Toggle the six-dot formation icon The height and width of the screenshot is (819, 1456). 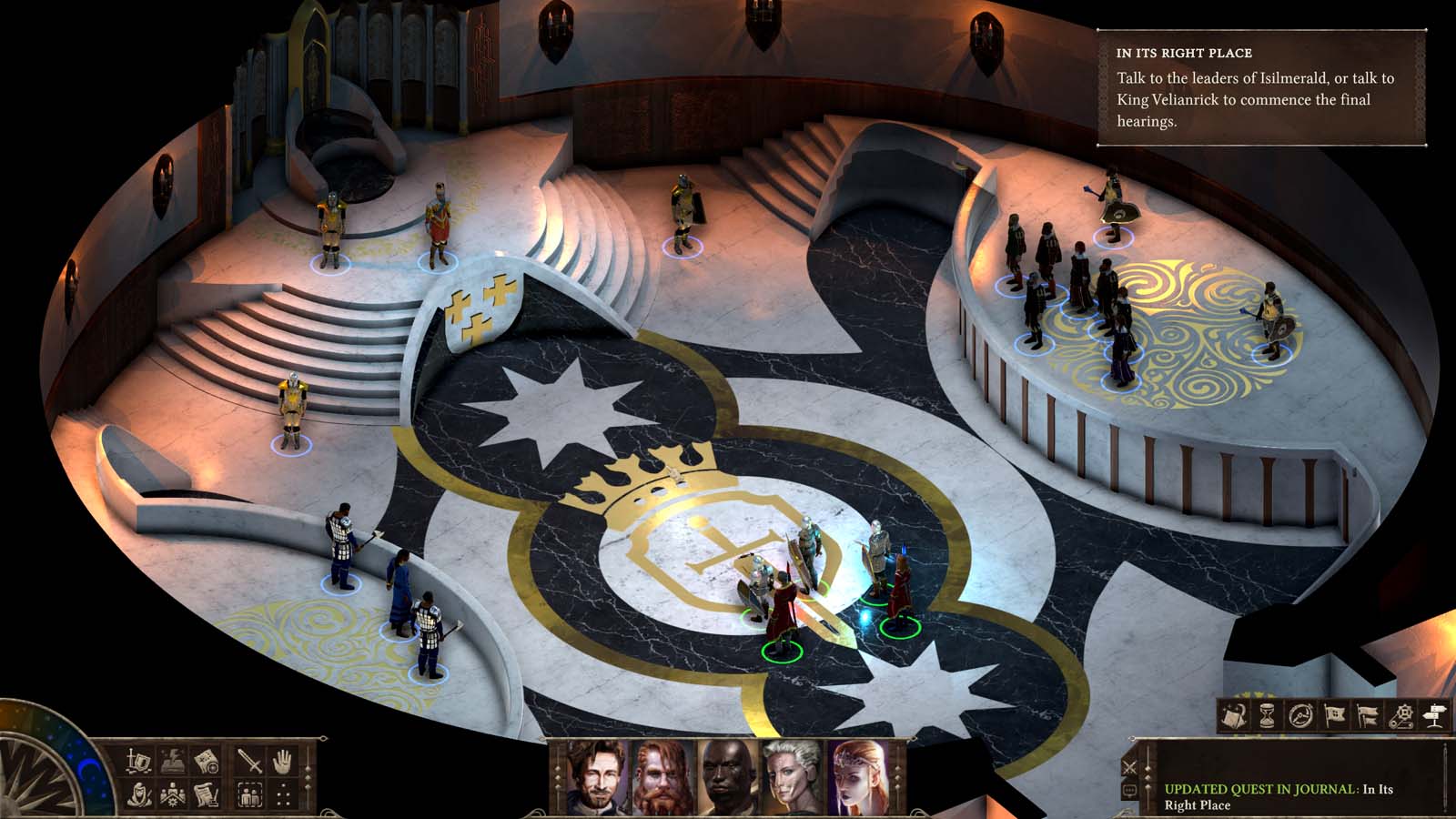pyautogui.click(x=285, y=794)
